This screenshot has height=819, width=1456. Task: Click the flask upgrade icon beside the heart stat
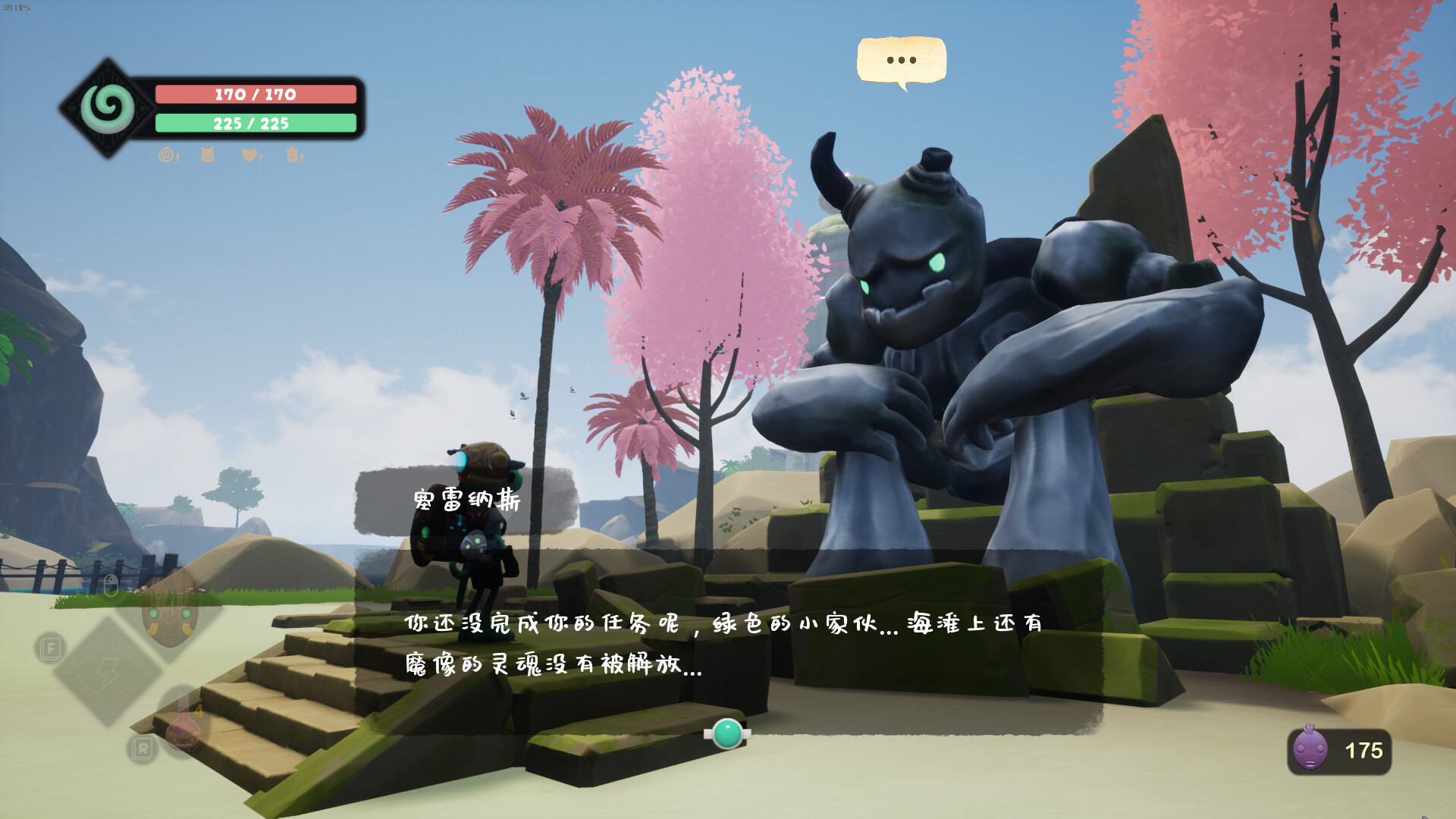pyautogui.click(x=293, y=155)
